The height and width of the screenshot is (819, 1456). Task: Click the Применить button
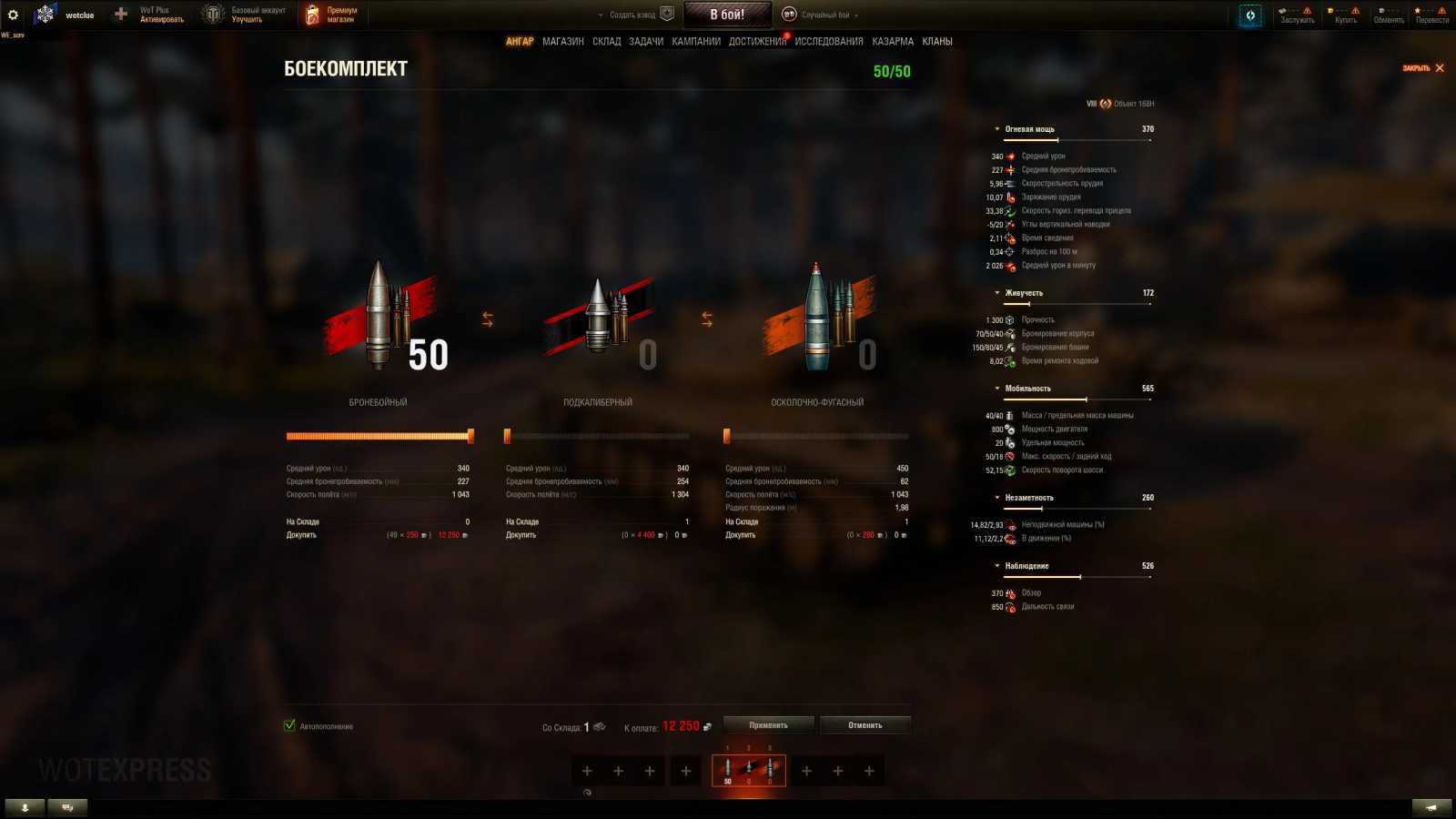[767, 724]
